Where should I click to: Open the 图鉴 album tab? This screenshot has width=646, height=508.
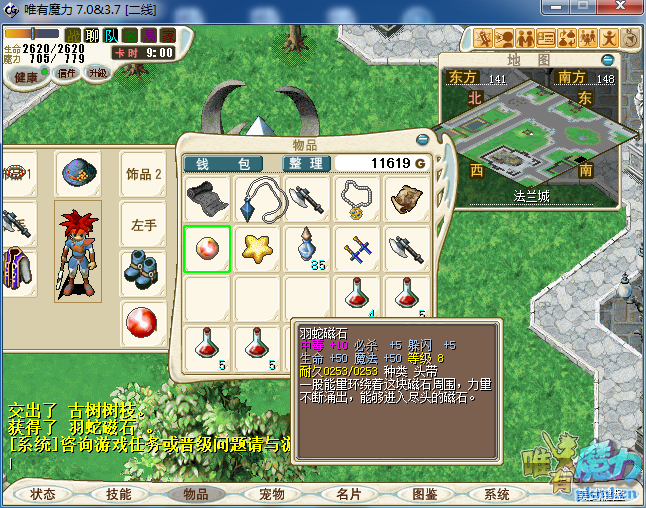pyautogui.click(x=424, y=494)
